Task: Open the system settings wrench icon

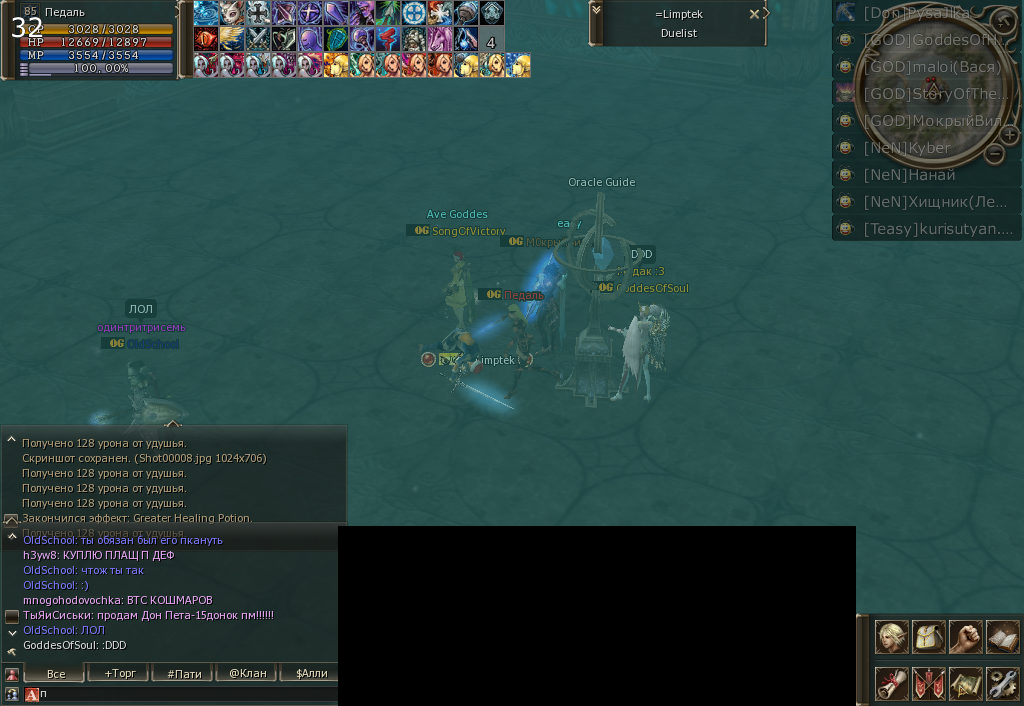Action: click(1002, 683)
